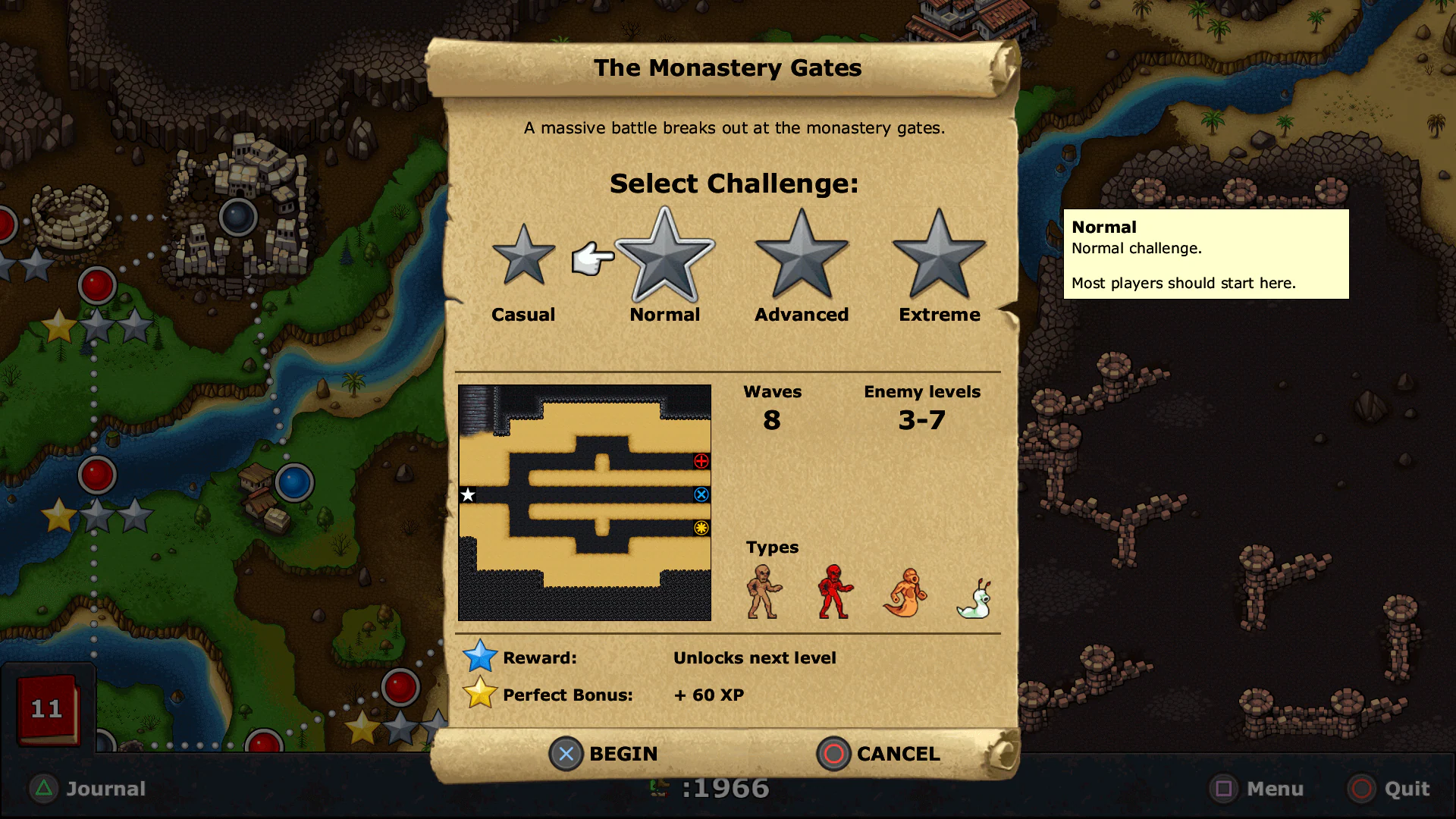Select the Casual challenge star
The image size is (1456, 819).
[x=522, y=258]
